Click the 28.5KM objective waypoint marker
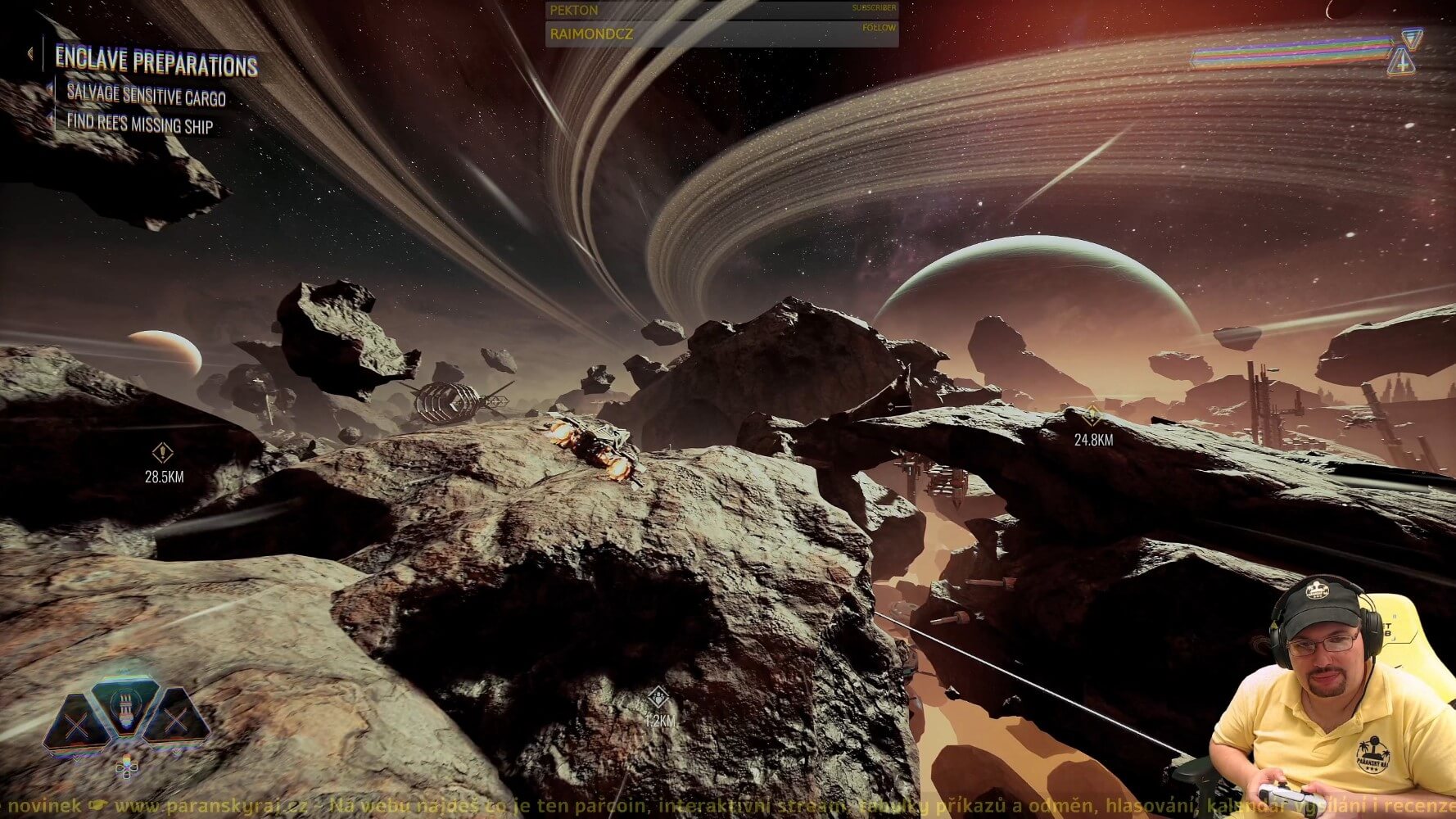 coord(162,452)
